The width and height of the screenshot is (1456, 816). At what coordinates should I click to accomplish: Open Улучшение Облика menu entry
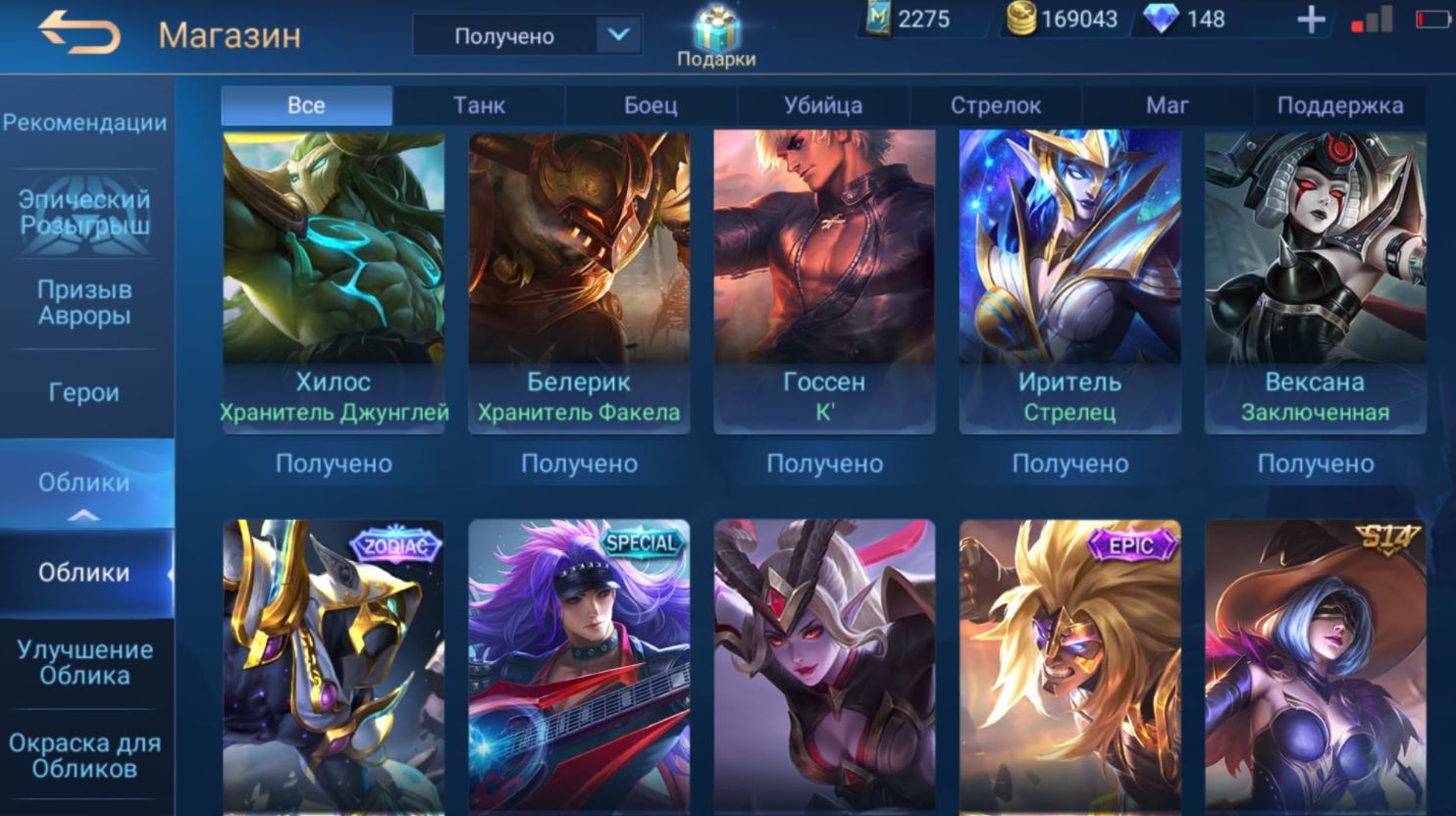pos(85,662)
